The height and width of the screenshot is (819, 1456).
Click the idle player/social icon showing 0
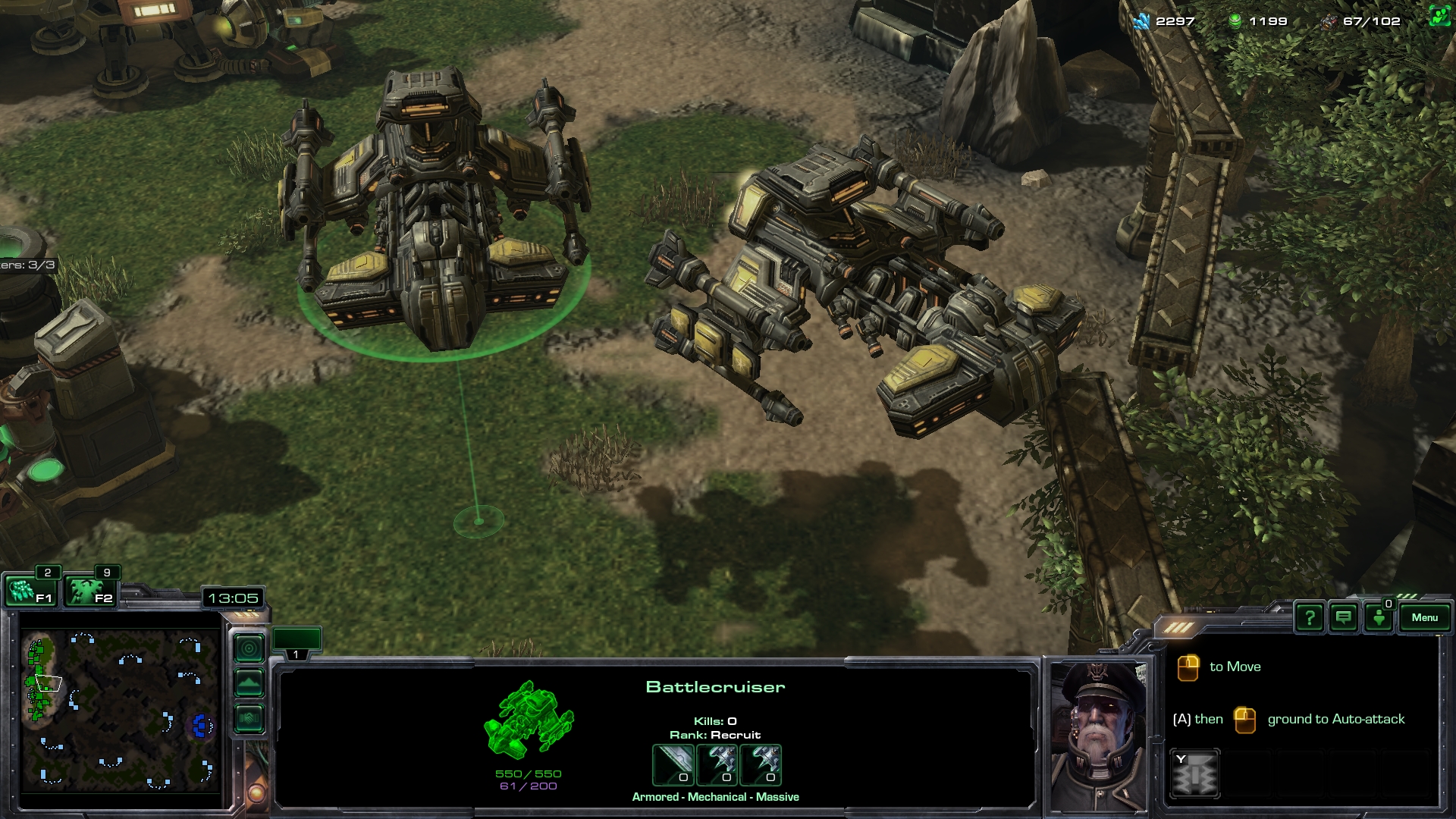(1380, 617)
